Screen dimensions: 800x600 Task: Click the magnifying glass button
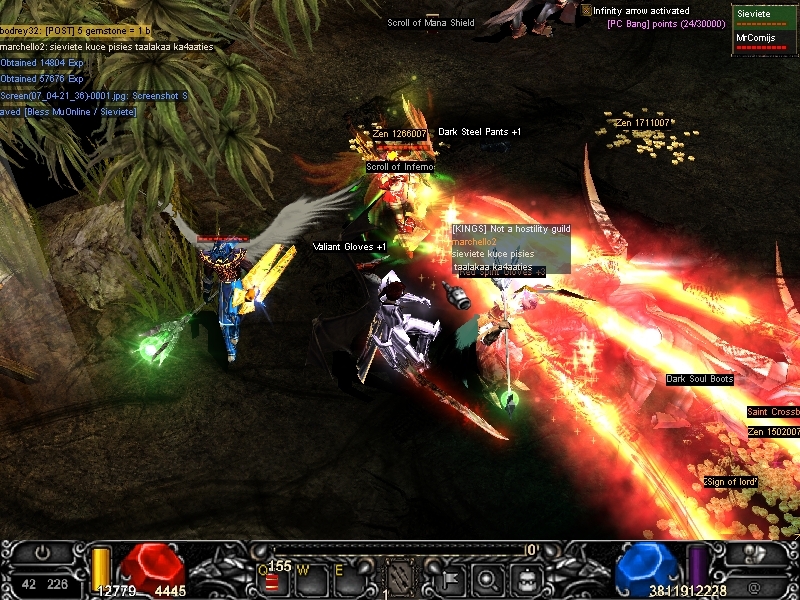pyautogui.click(x=490, y=576)
